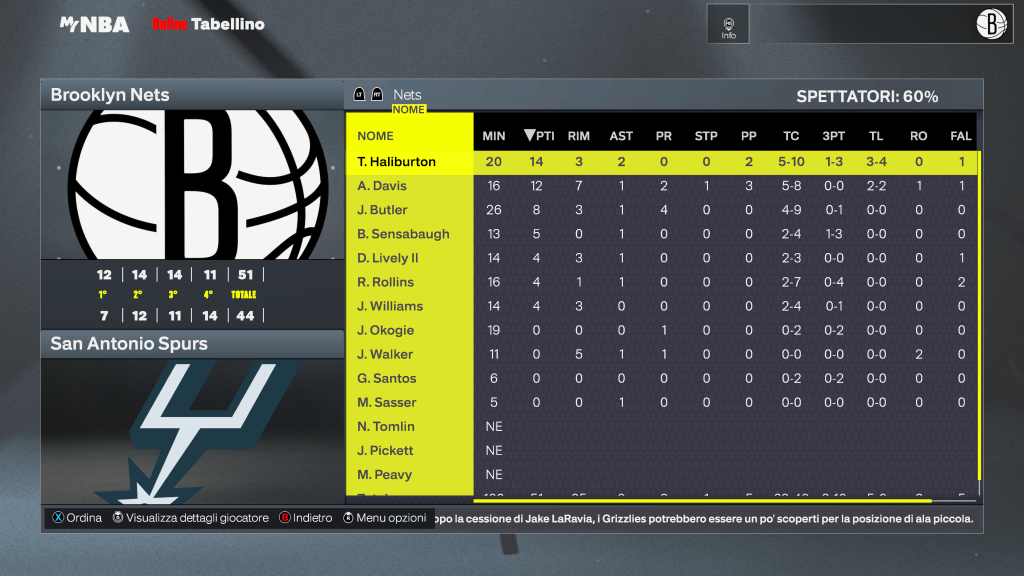Choose J. Butler in the box score

click(x=383, y=210)
